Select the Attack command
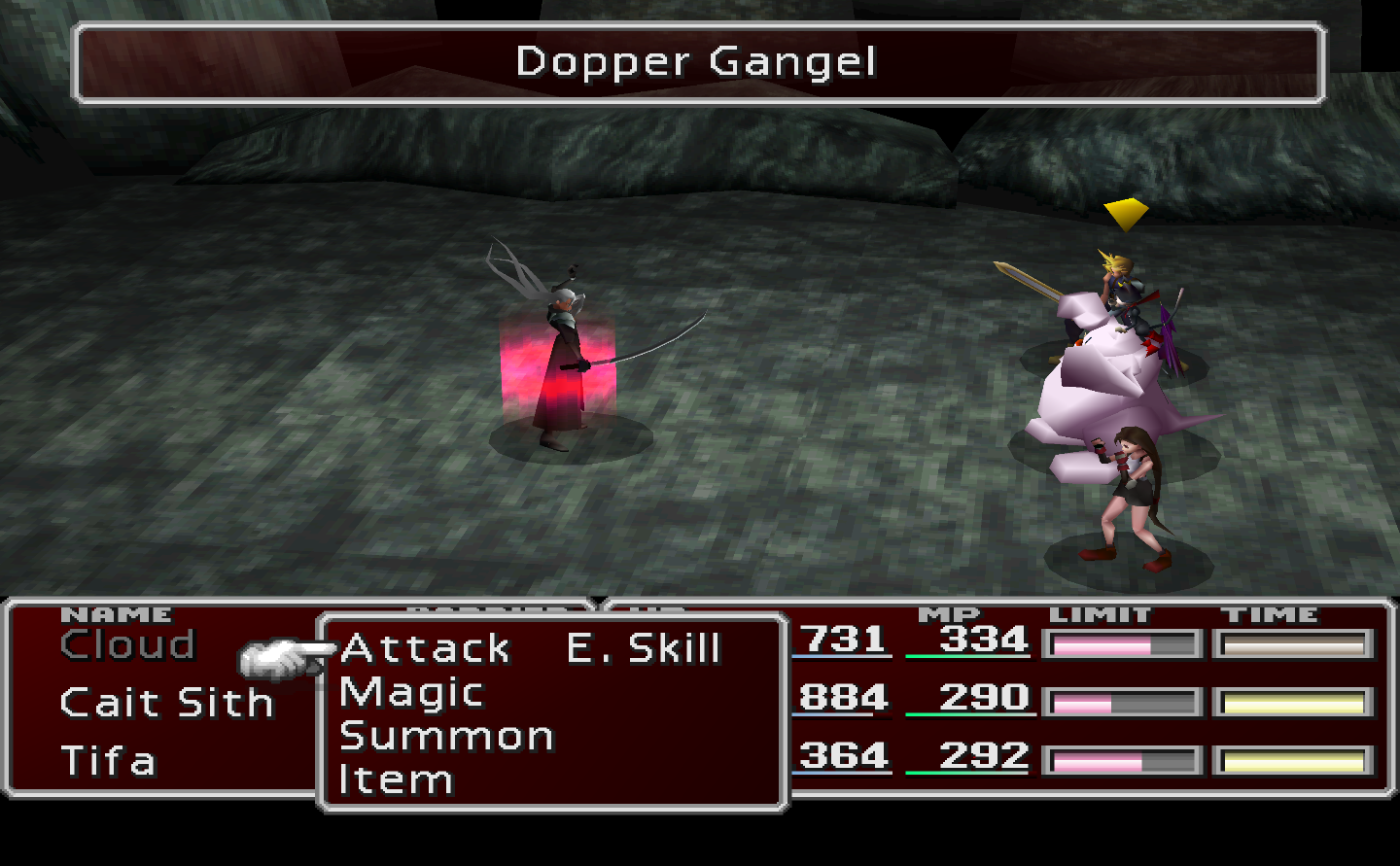The image size is (1400, 866). tap(425, 648)
